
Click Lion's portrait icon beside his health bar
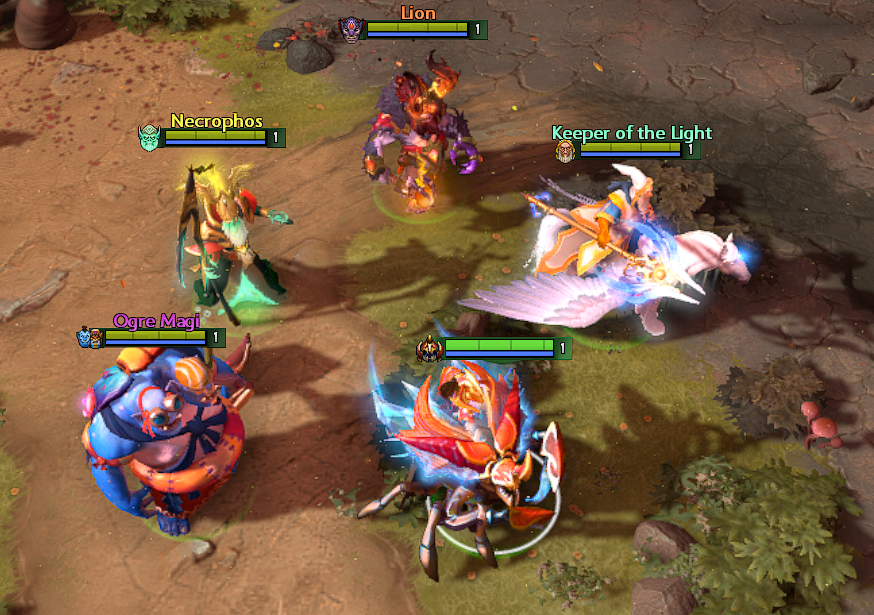[350, 30]
